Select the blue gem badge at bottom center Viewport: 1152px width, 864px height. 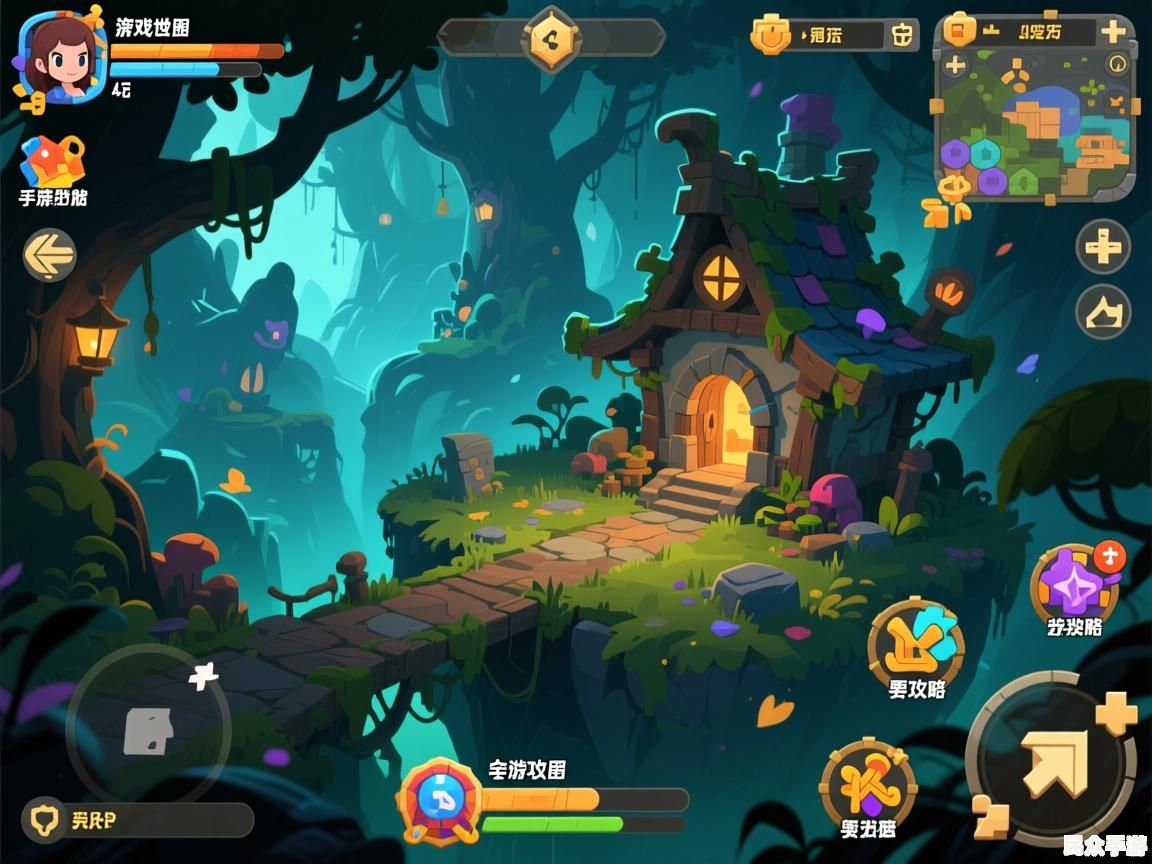click(x=439, y=799)
